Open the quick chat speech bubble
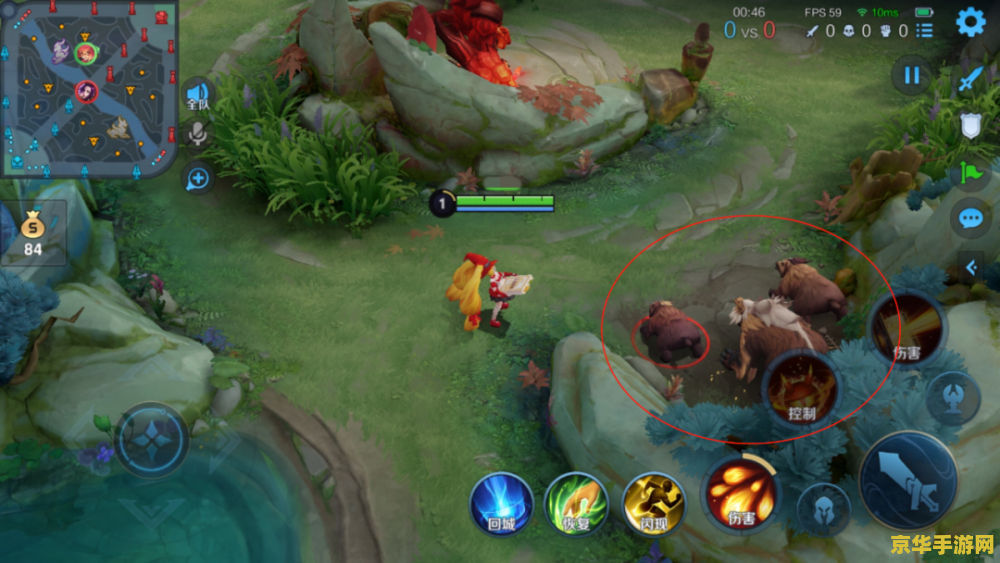The height and width of the screenshot is (563, 1000). pyautogui.click(x=970, y=218)
